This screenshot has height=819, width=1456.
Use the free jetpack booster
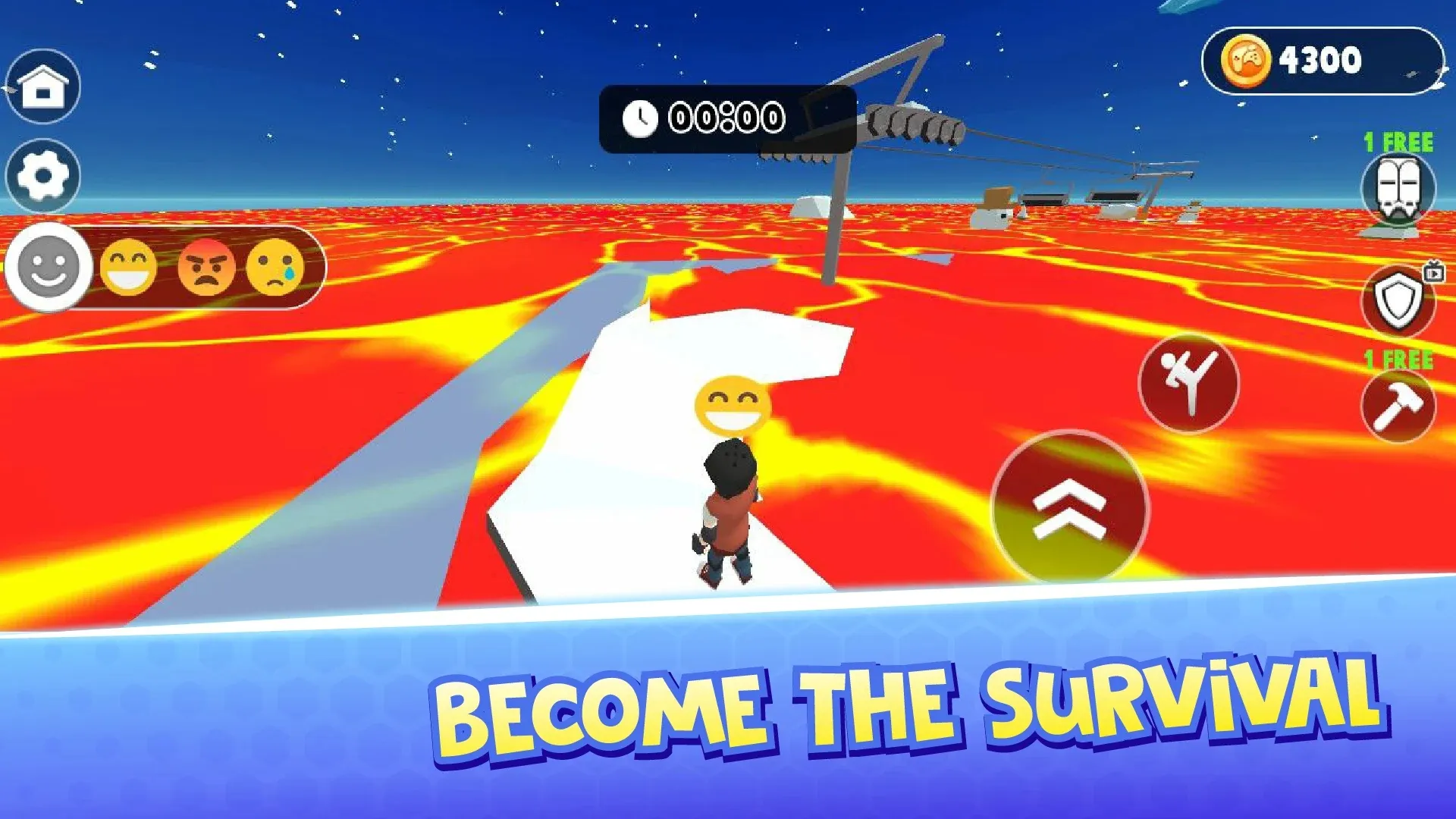click(x=1398, y=190)
